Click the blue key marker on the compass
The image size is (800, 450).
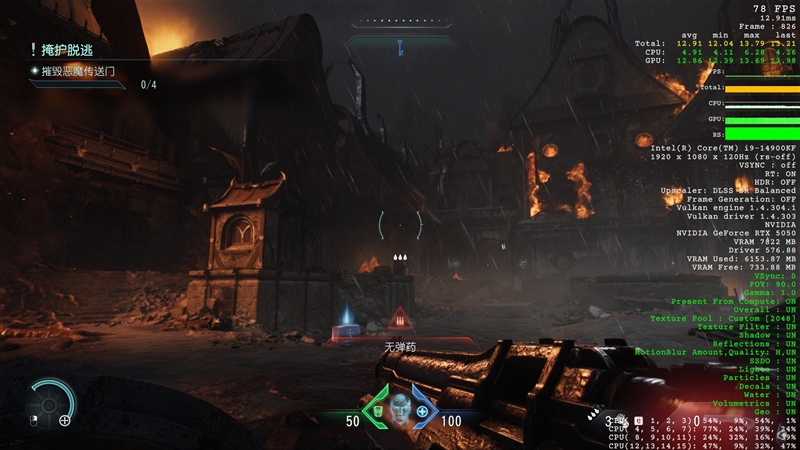[x=399, y=45]
